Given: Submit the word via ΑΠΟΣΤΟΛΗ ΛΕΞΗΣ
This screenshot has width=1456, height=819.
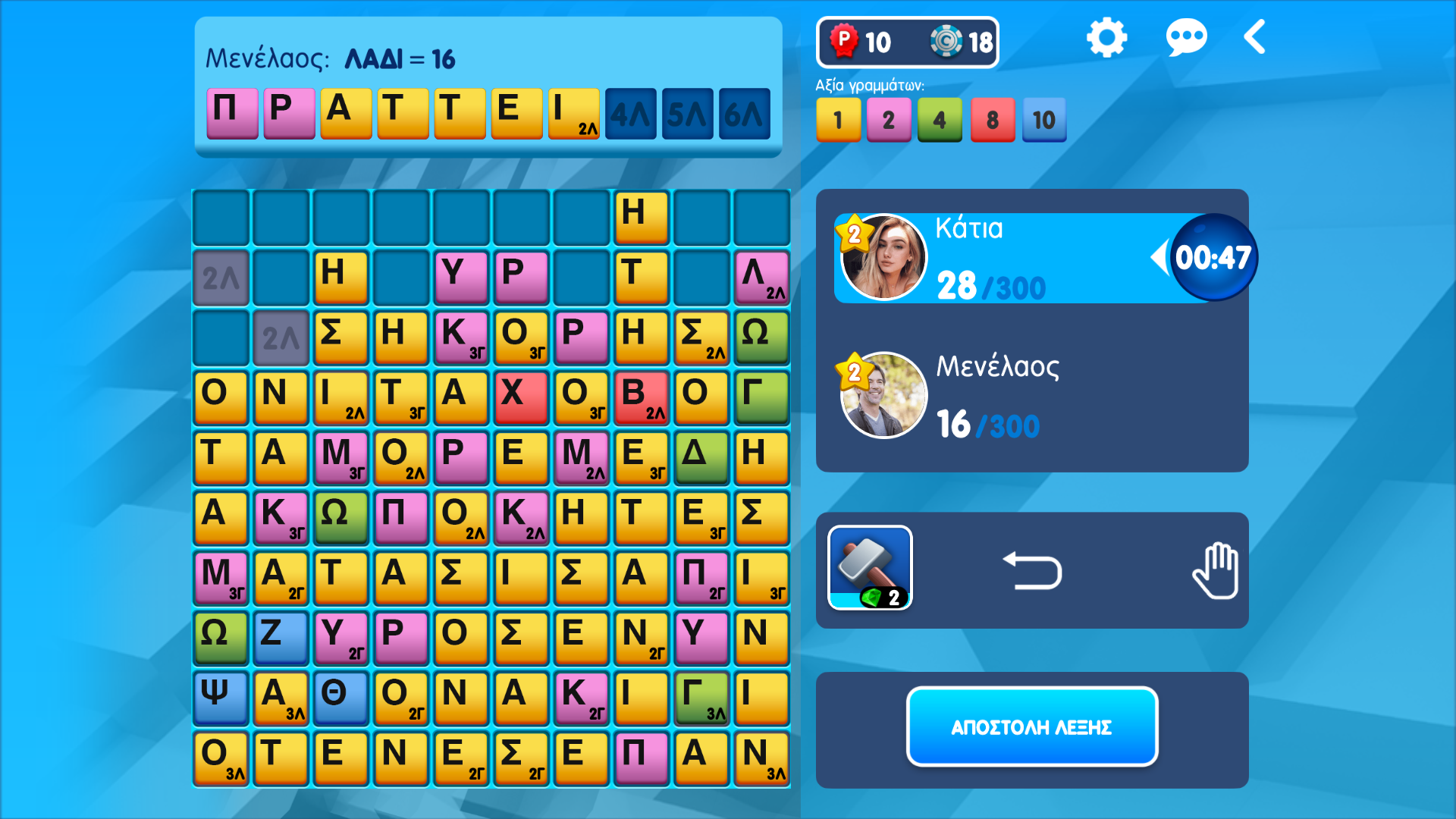Looking at the screenshot, I should (1032, 726).
